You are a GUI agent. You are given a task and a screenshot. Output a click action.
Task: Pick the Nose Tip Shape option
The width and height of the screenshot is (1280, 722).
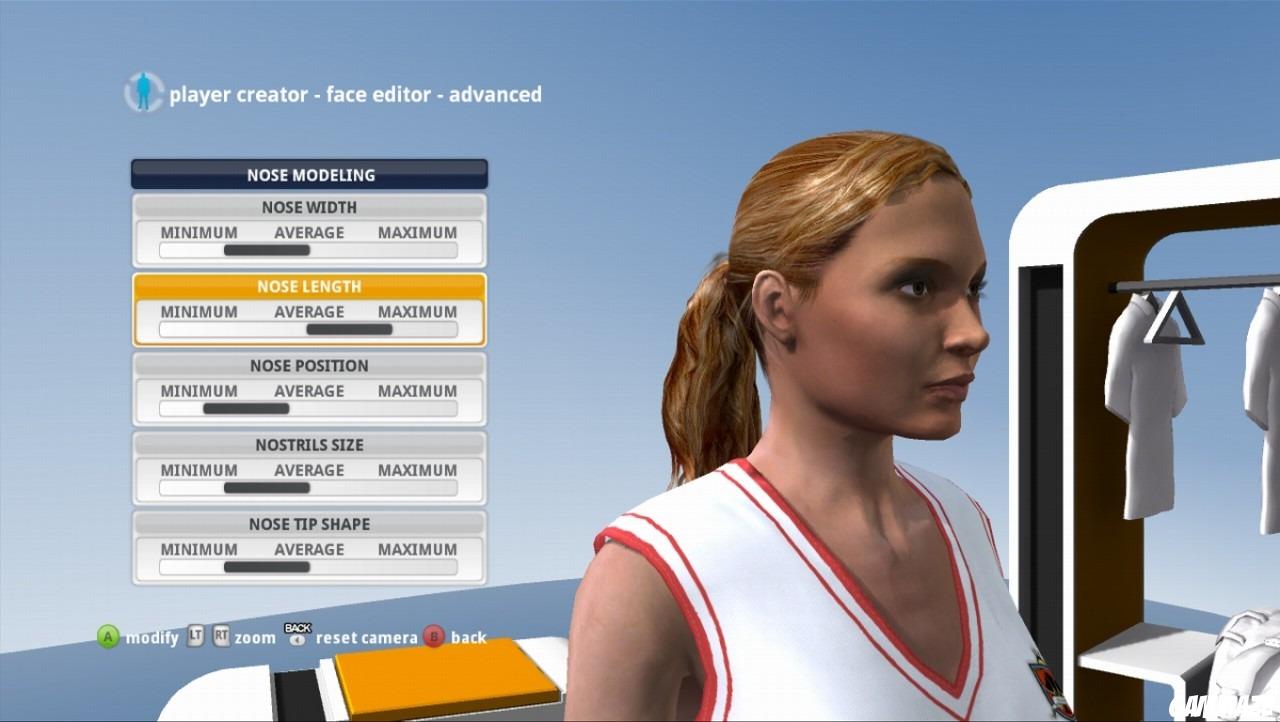point(309,524)
